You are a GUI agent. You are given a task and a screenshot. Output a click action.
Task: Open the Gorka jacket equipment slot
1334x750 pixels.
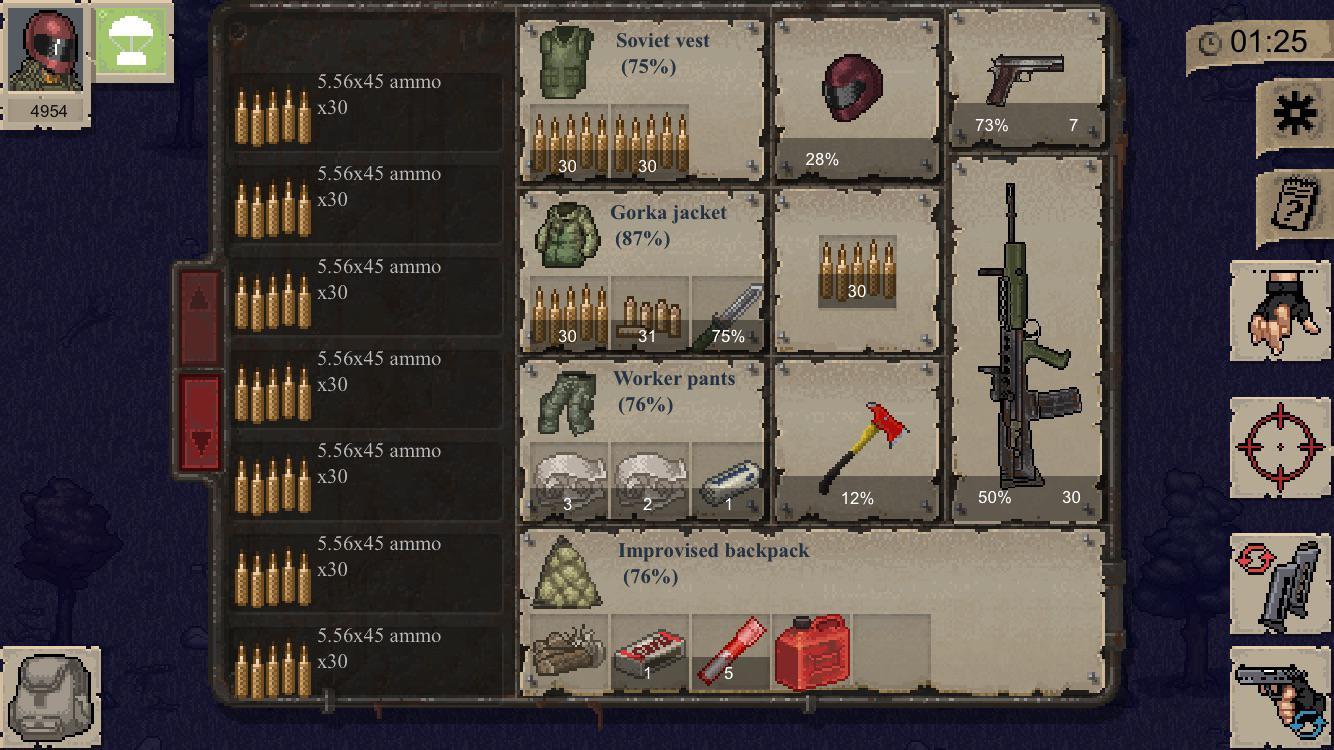pos(568,235)
